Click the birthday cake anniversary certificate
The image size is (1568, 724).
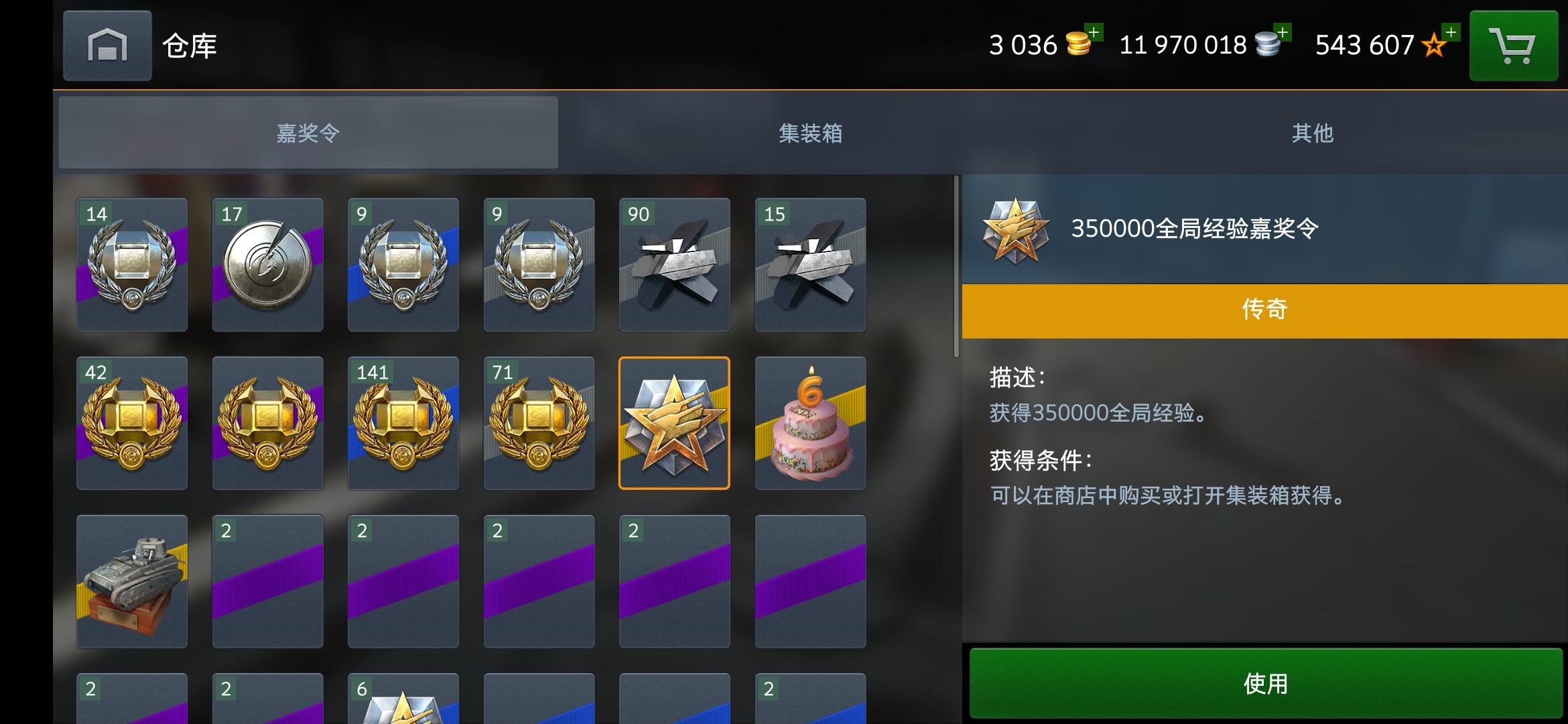(x=810, y=423)
